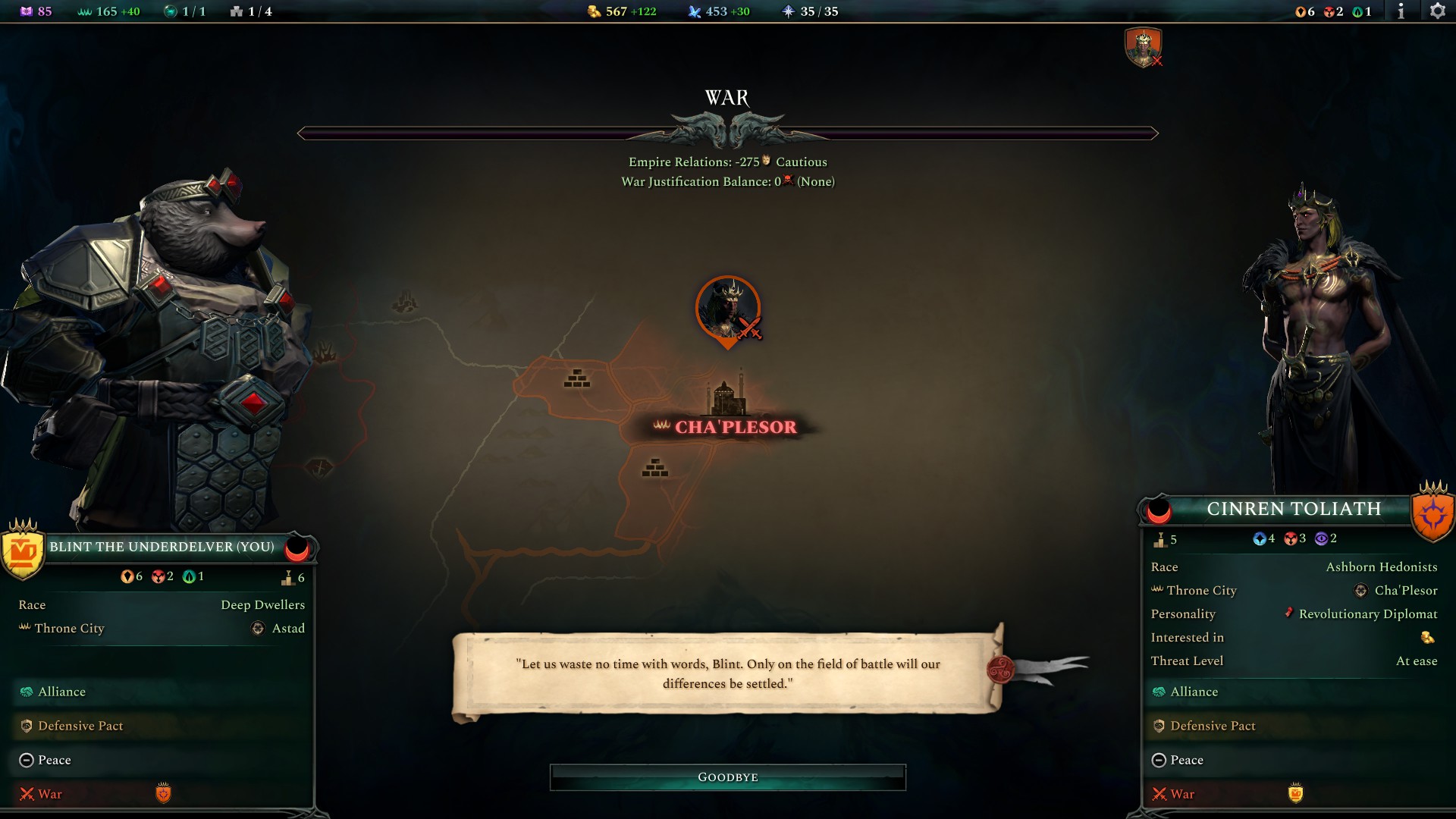Select the War option in Blint's panel

pyautogui.click(x=49, y=794)
